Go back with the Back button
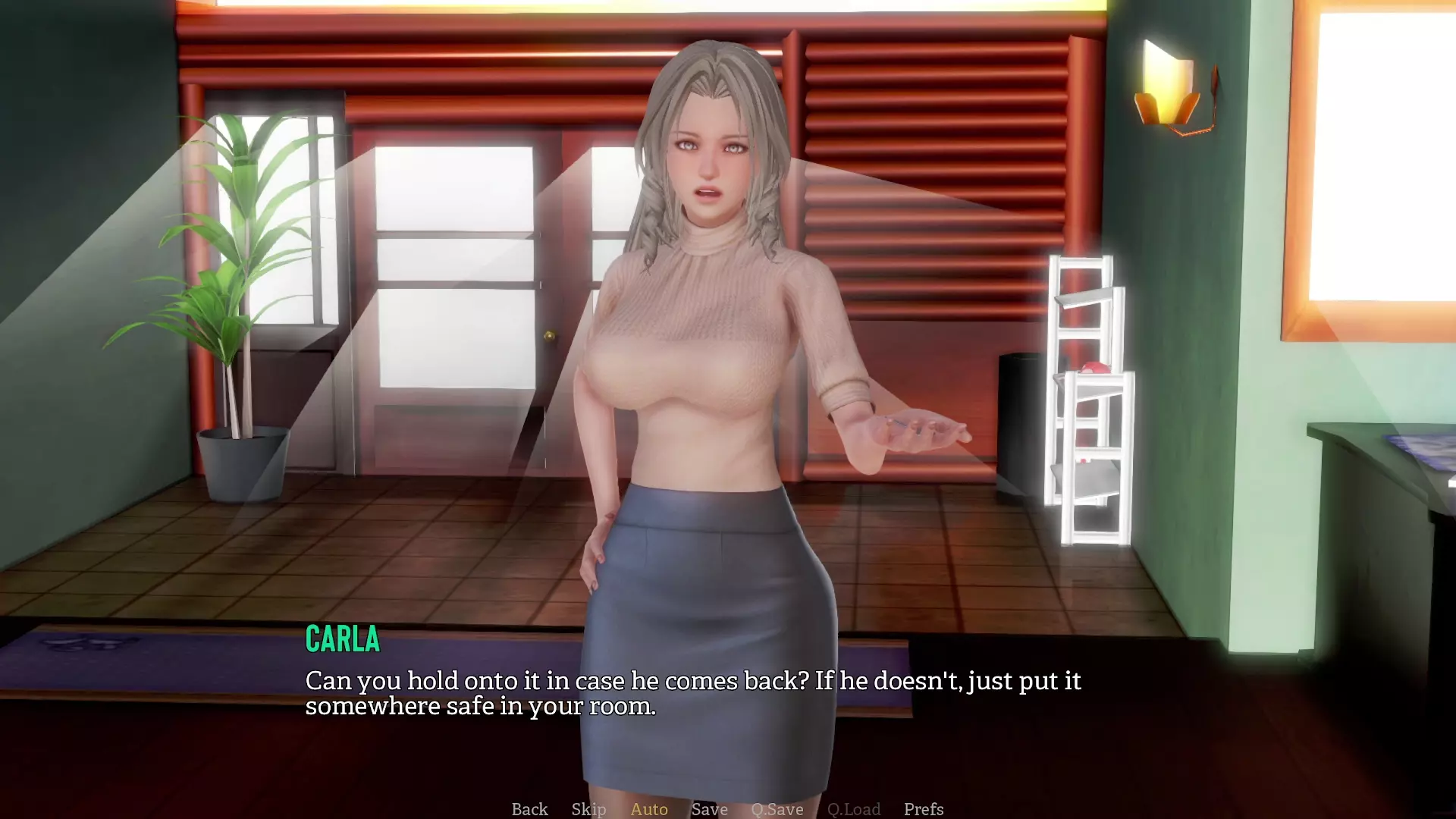 529,809
